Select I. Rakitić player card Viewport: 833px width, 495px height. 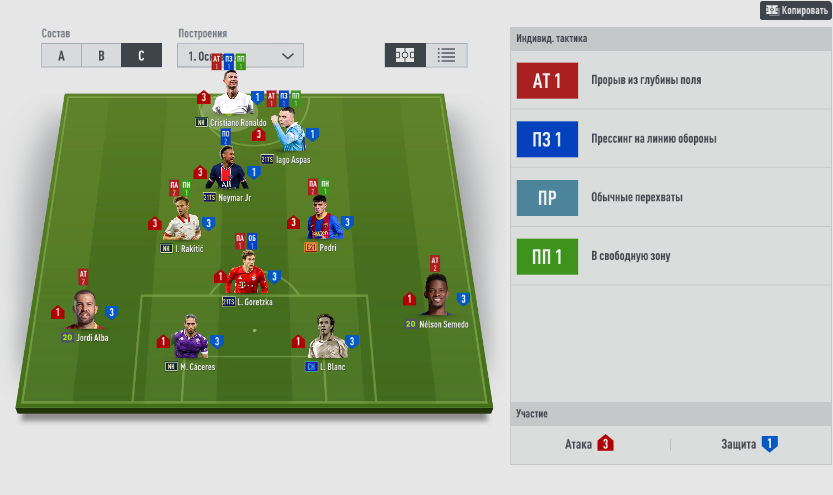pos(182,224)
